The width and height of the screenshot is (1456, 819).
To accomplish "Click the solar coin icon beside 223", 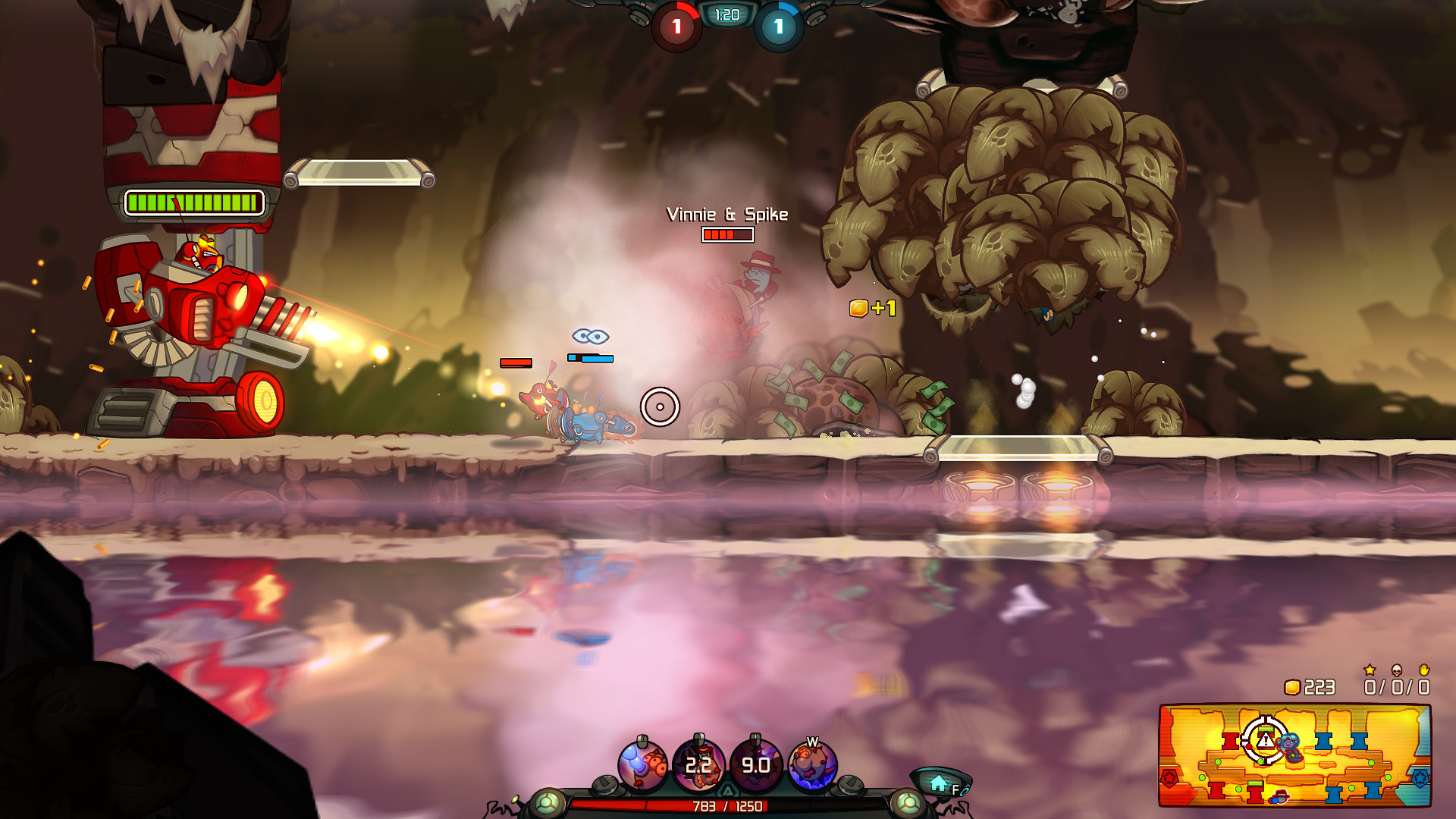I will point(1294,686).
